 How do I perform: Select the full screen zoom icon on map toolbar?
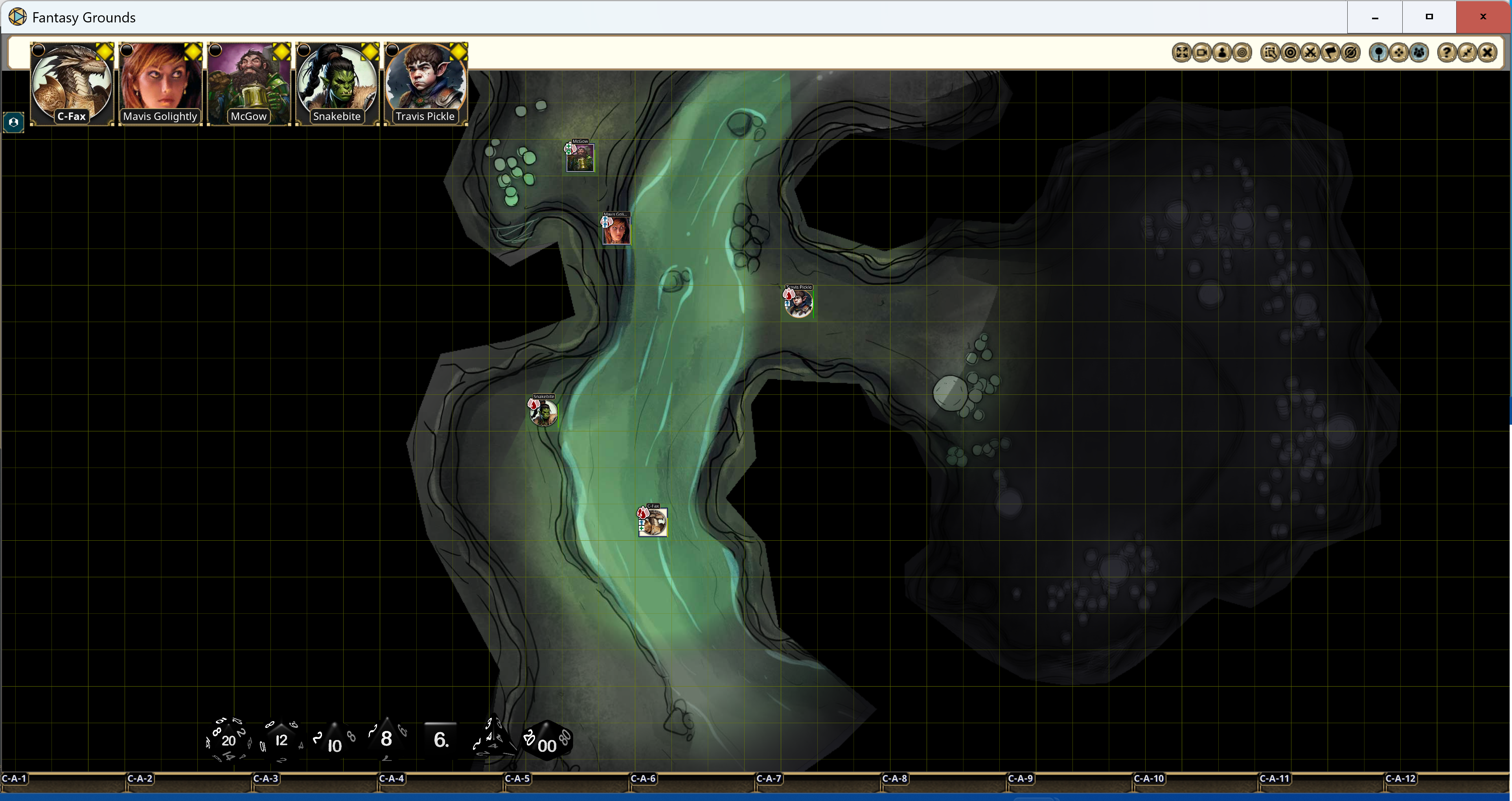pos(1181,53)
